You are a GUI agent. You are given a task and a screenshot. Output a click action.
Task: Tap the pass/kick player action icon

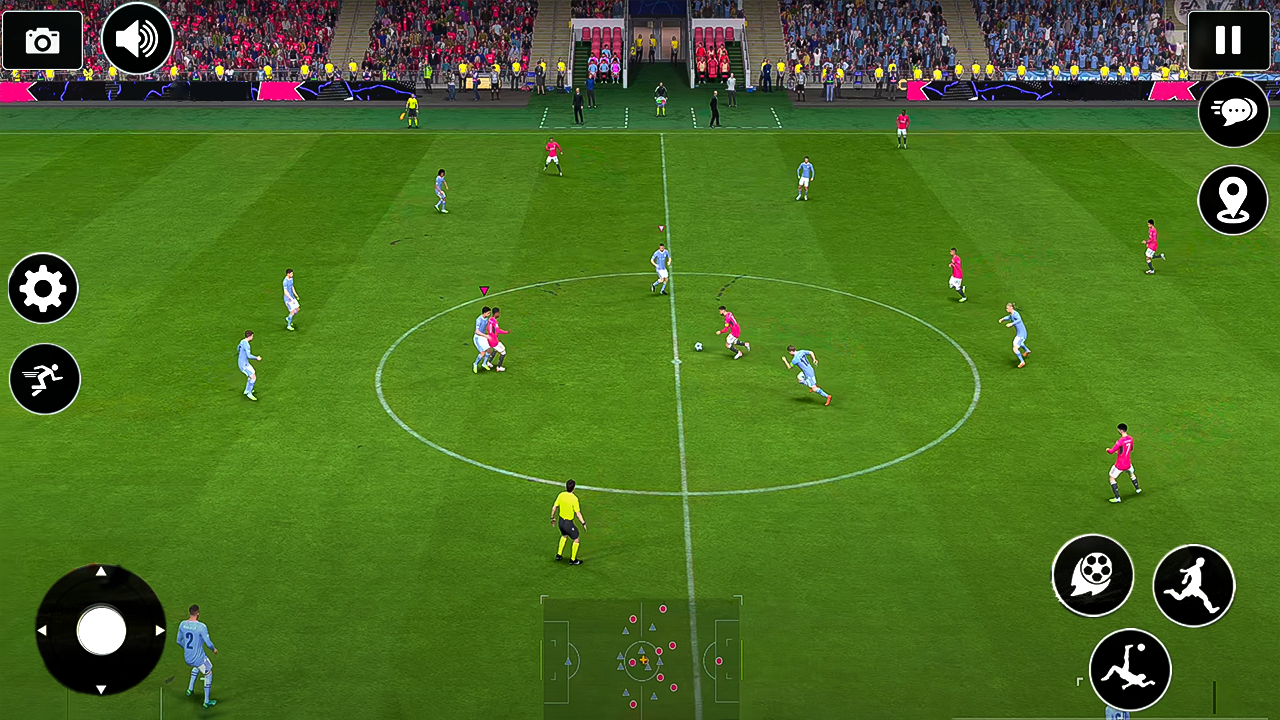pyautogui.click(x=1194, y=585)
